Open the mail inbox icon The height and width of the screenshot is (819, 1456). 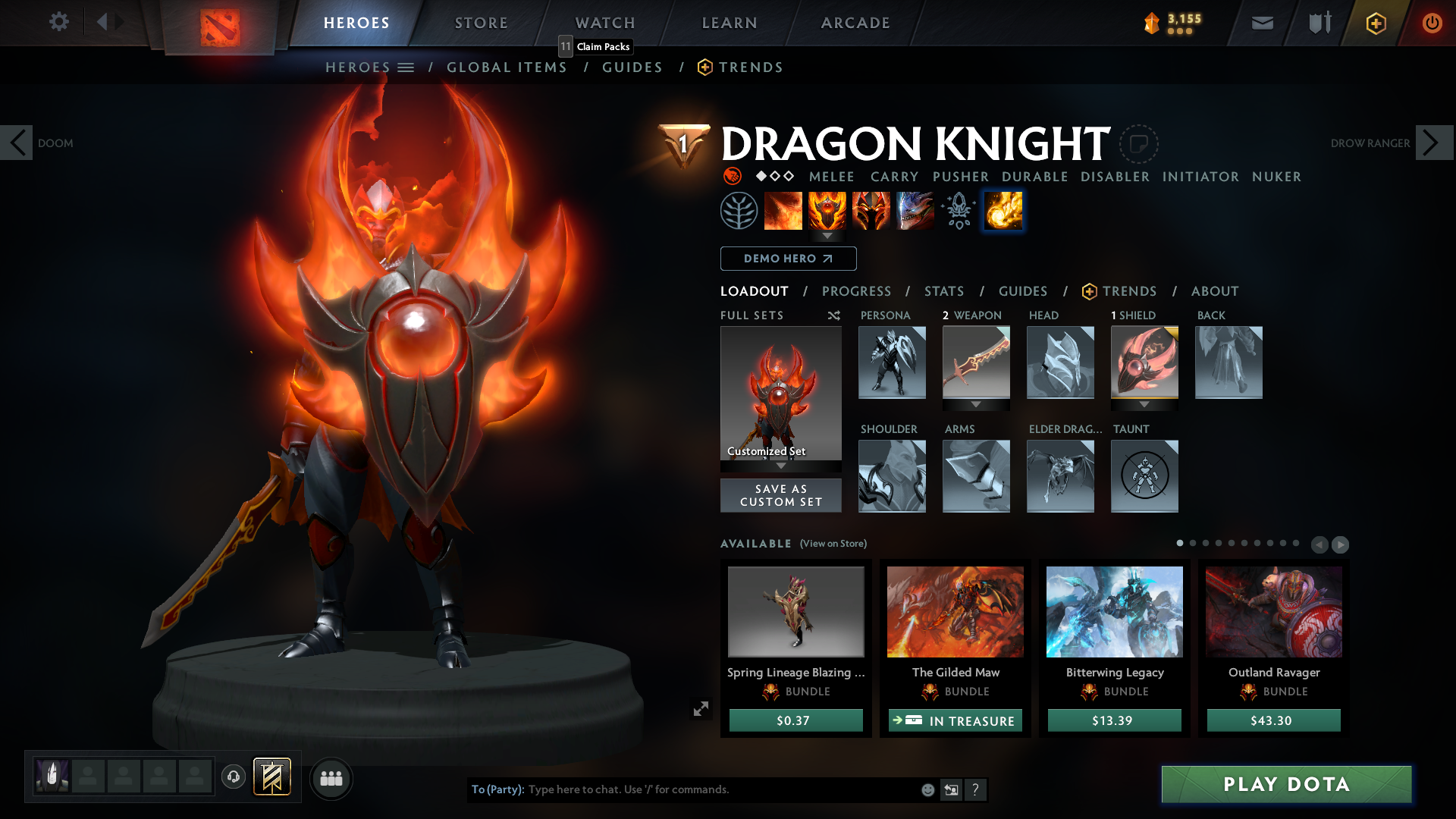pyautogui.click(x=1261, y=23)
